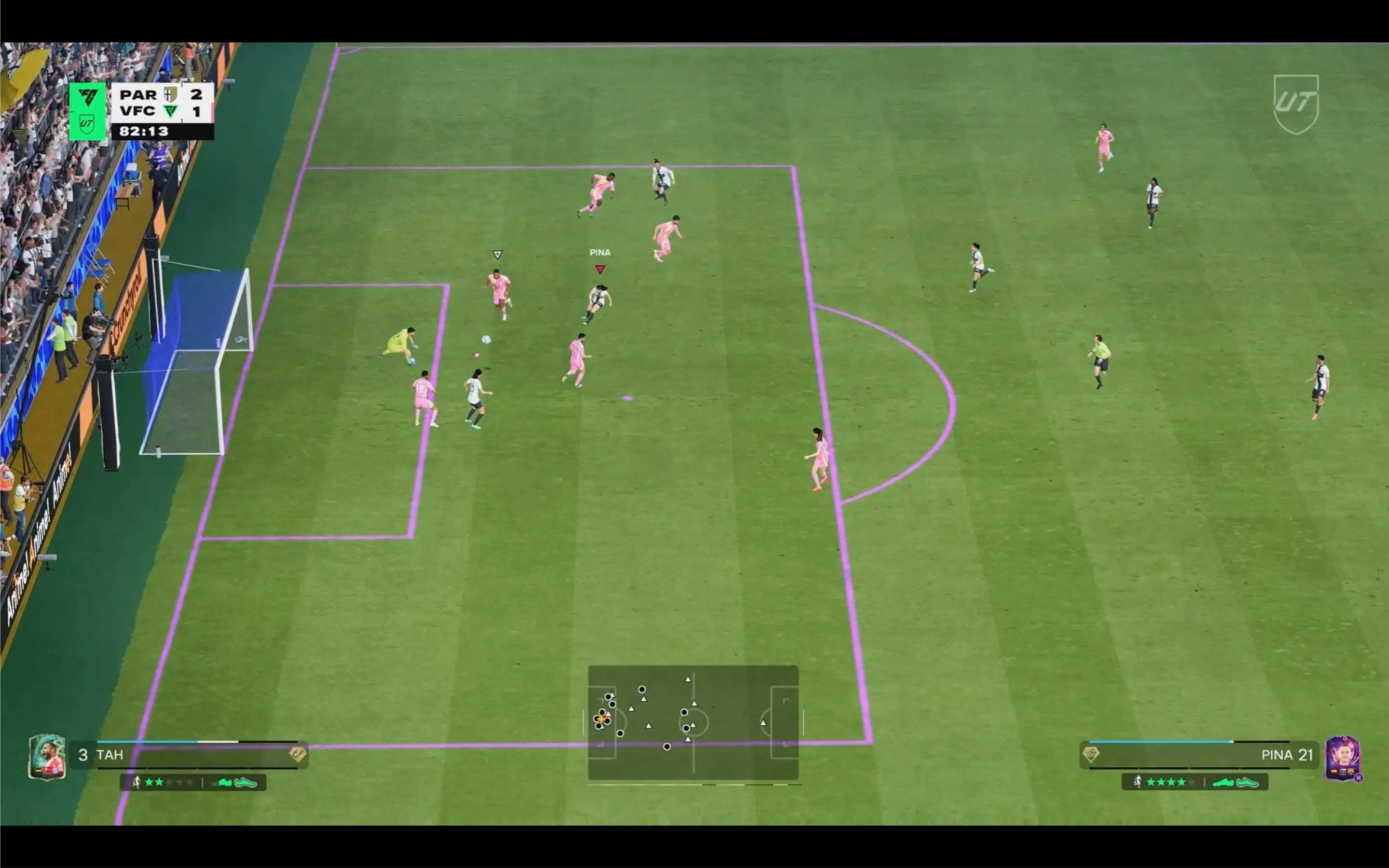Click the pitch radar minimap

tap(693, 722)
